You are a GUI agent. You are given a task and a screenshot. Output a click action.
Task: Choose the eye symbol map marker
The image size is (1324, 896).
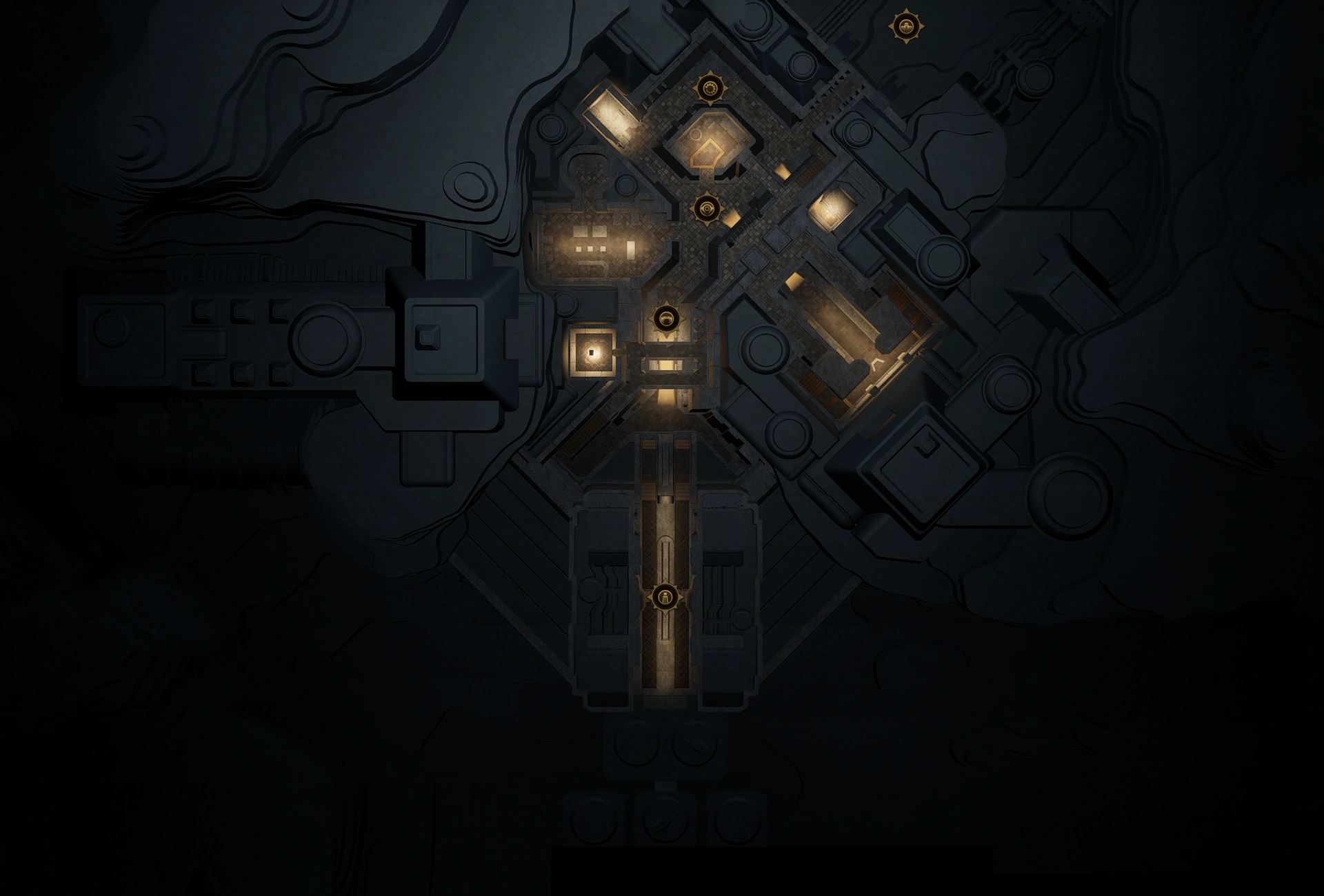pos(706,207)
